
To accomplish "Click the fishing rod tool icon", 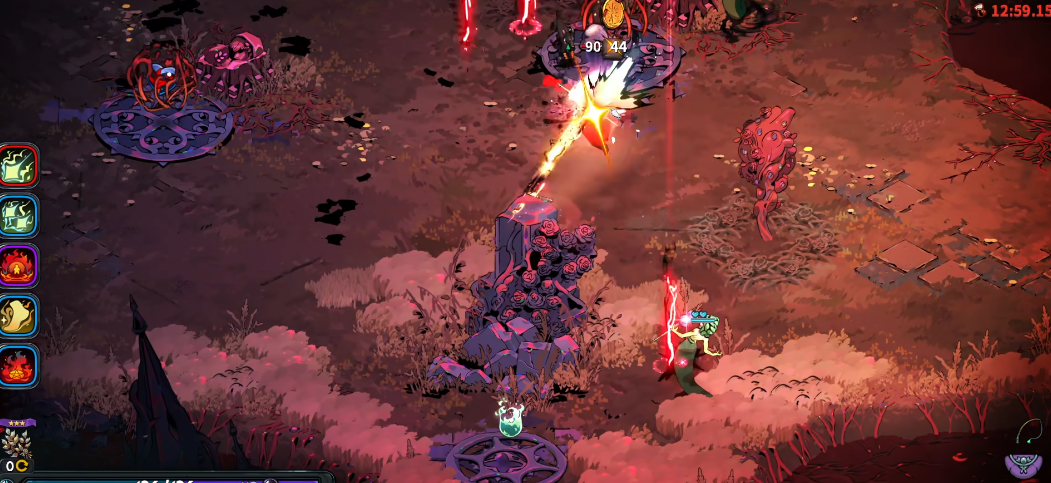I will pyautogui.click(x=1031, y=432).
